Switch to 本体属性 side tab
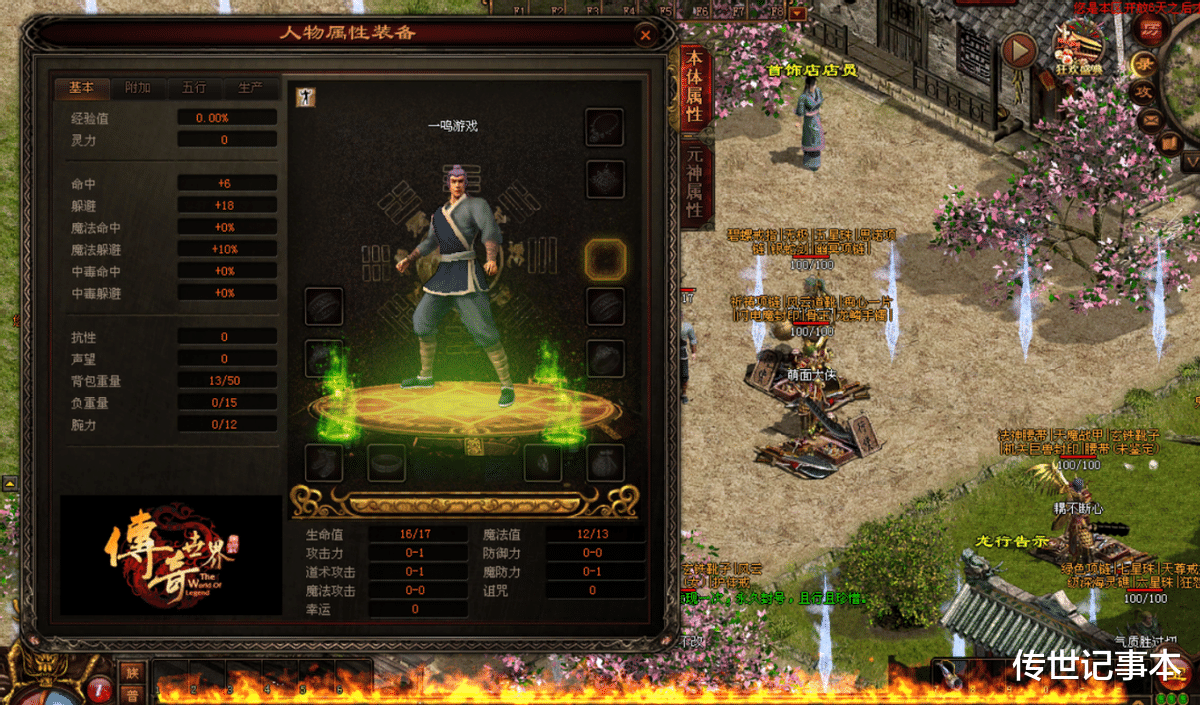1200x705 pixels. pyautogui.click(x=695, y=88)
